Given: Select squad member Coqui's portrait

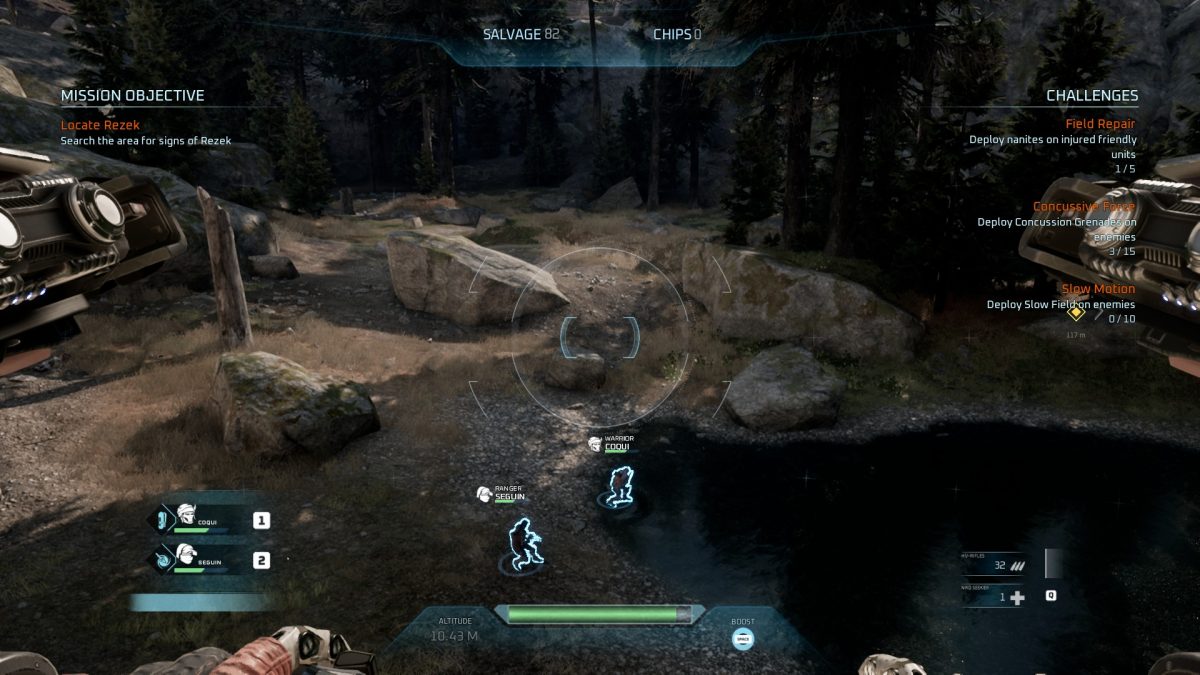Looking at the screenshot, I should pyautogui.click(x=186, y=518).
